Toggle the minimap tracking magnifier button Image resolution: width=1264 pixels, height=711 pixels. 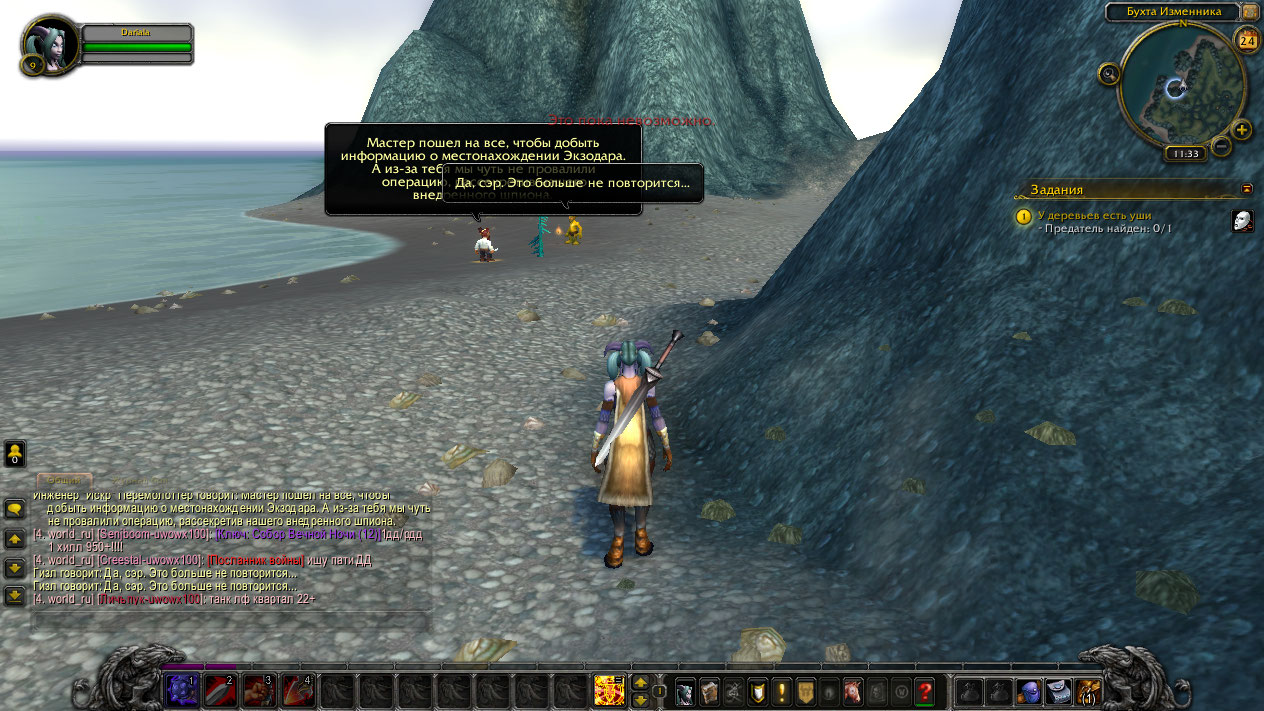[x=1109, y=73]
